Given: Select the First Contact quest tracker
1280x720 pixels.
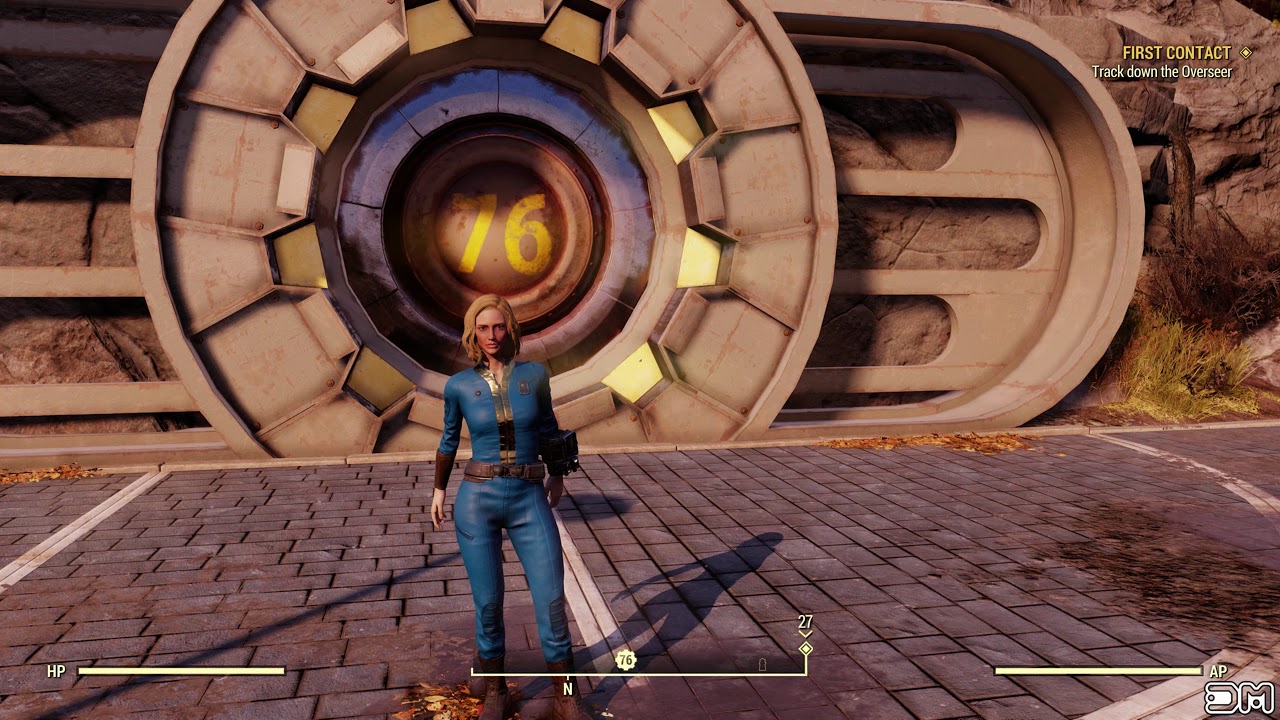Looking at the screenshot, I should [1176, 53].
